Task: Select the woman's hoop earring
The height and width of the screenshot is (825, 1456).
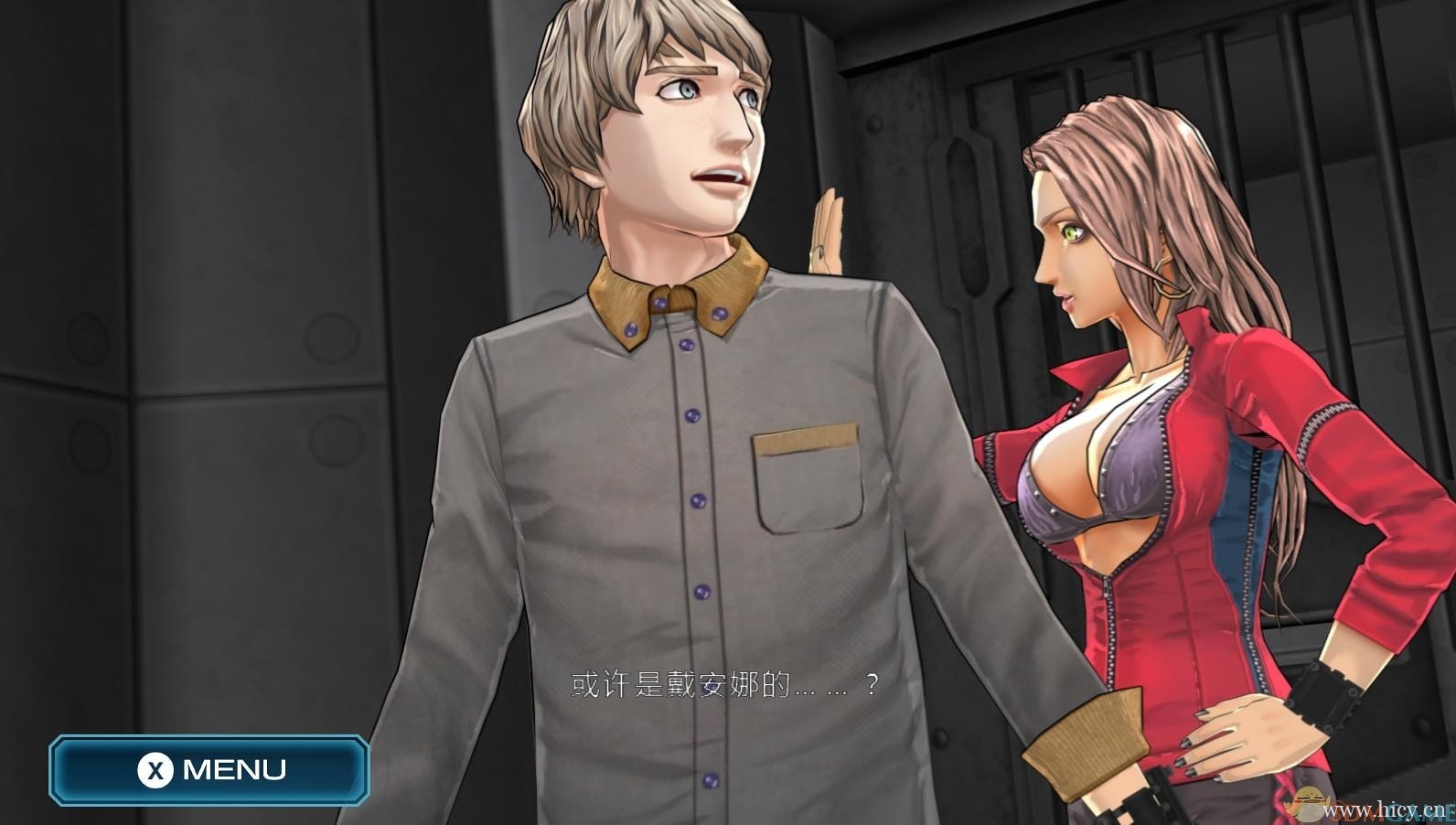Action: click(x=1171, y=279)
